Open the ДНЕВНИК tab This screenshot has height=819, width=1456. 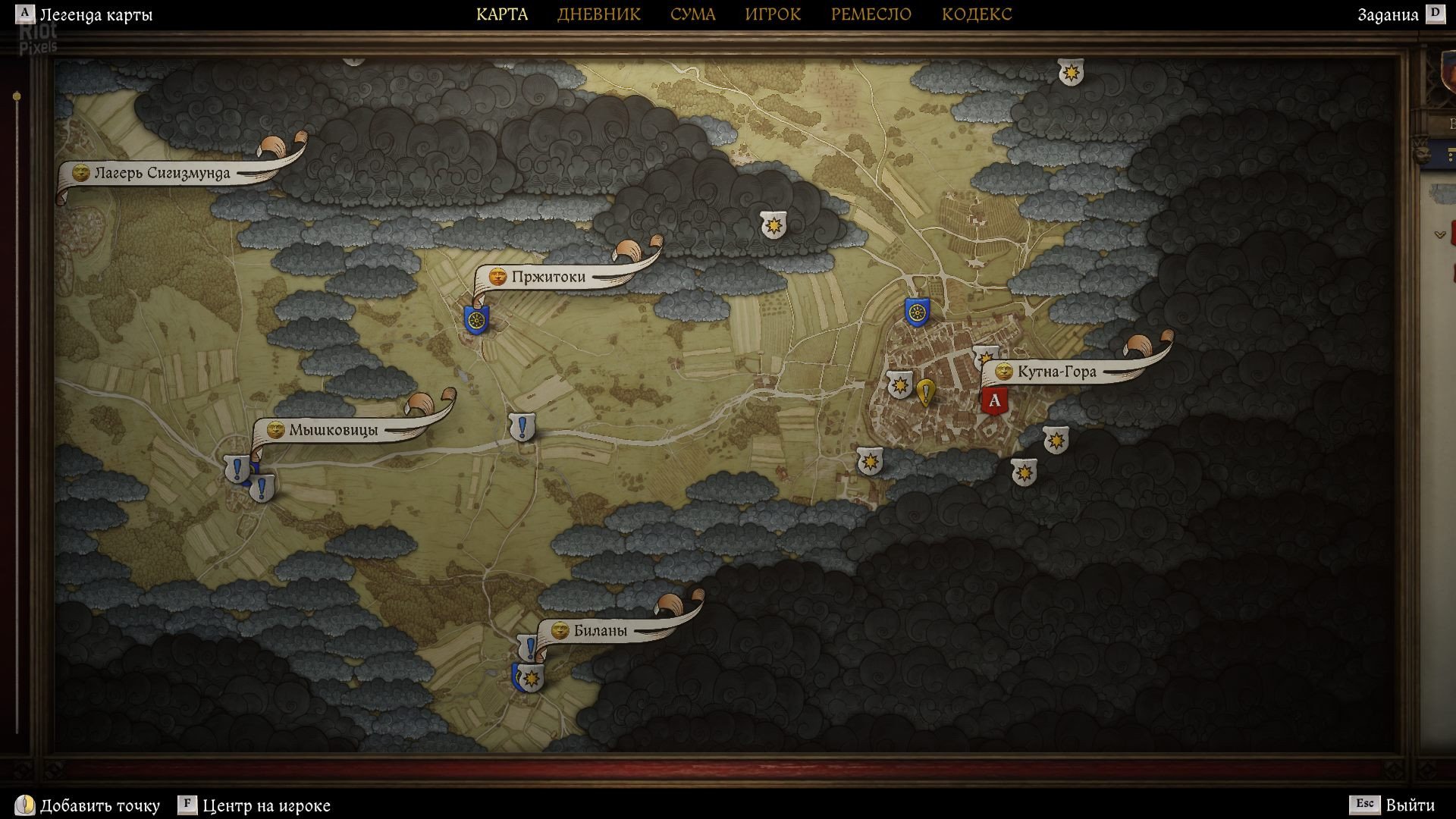click(598, 14)
